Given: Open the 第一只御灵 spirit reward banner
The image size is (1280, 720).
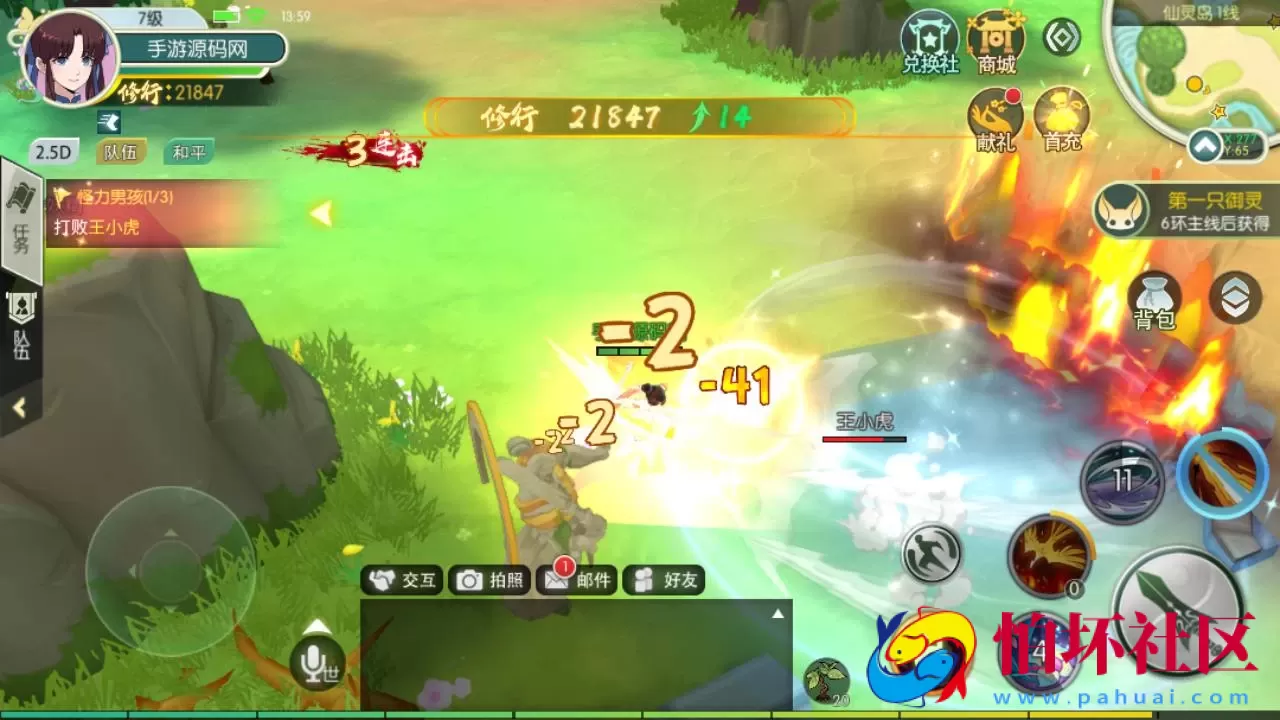Looking at the screenshot, I should 1185,211.
